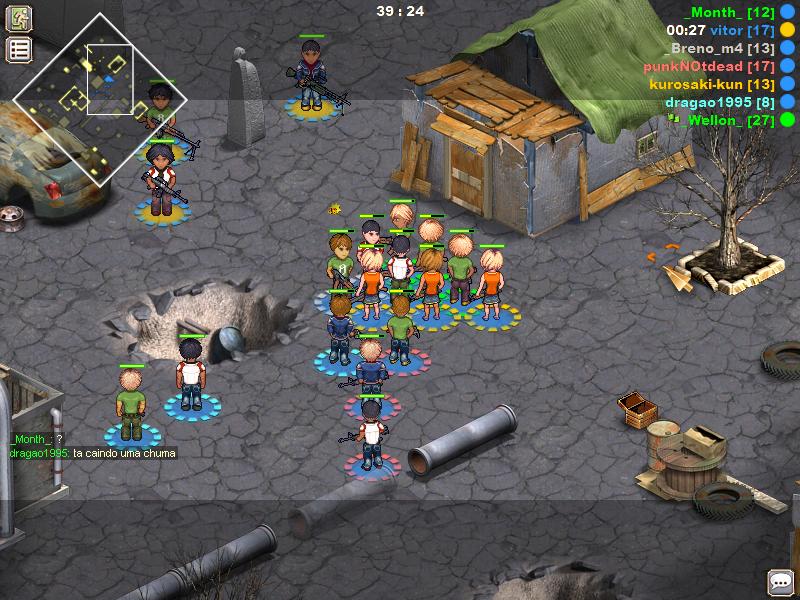Open the chat speech bubble button
The image size is (800, 600).
click(x=780, y=581)
